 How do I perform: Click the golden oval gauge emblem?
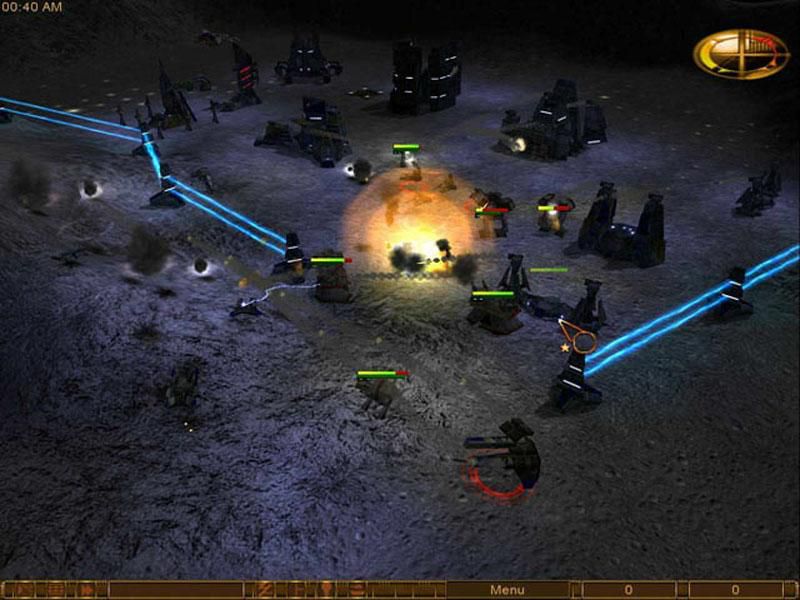click(741, 53)
